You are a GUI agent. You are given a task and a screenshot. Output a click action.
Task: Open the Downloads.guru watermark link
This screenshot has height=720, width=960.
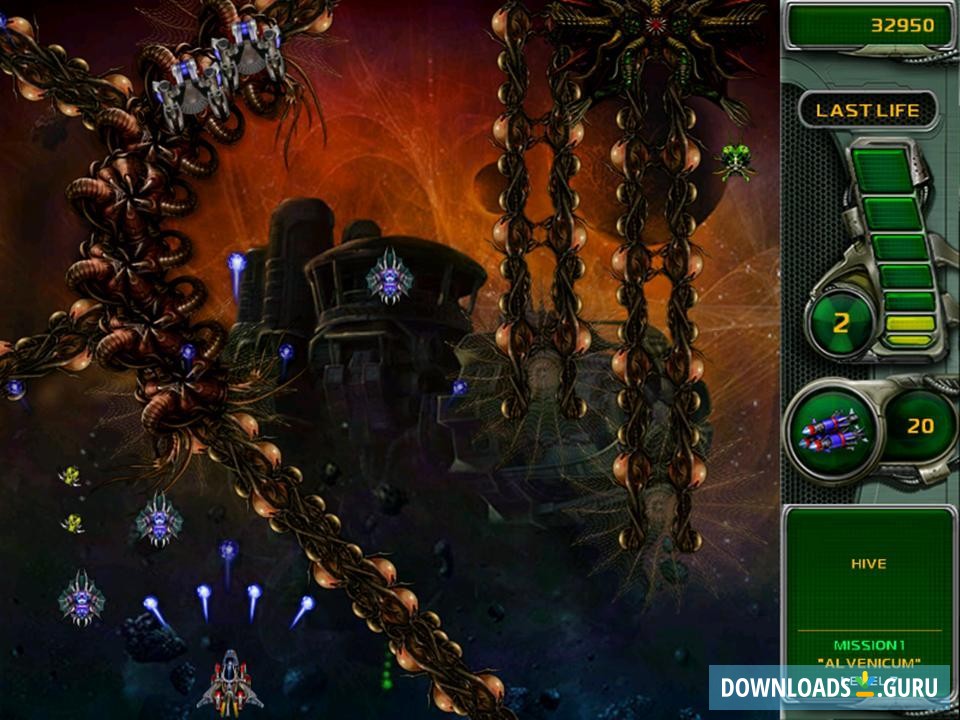[x=829, y=687]
